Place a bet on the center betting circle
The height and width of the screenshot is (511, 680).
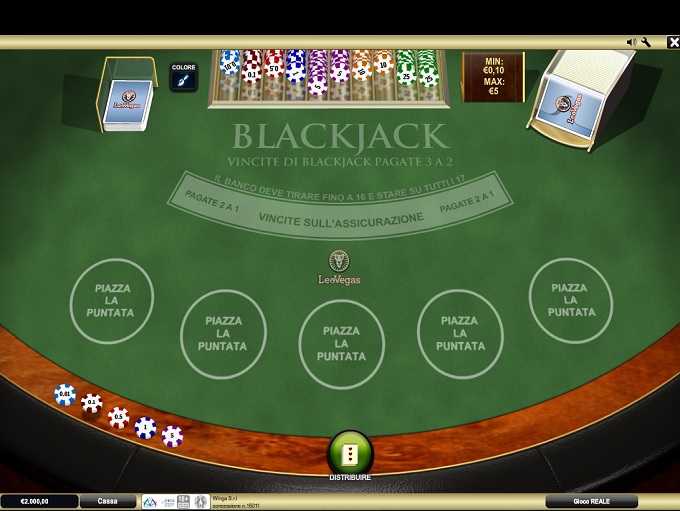pos(342,343)
